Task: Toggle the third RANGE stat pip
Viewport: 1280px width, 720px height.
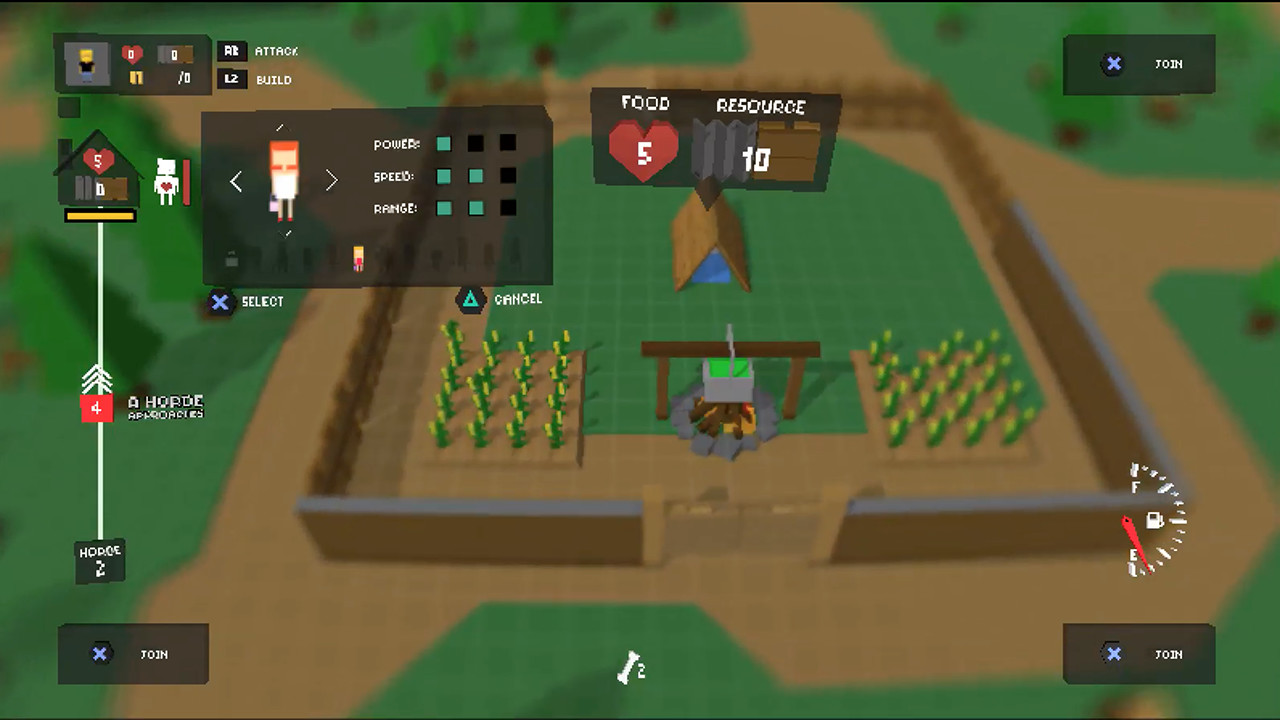Action: coord(509,208)
